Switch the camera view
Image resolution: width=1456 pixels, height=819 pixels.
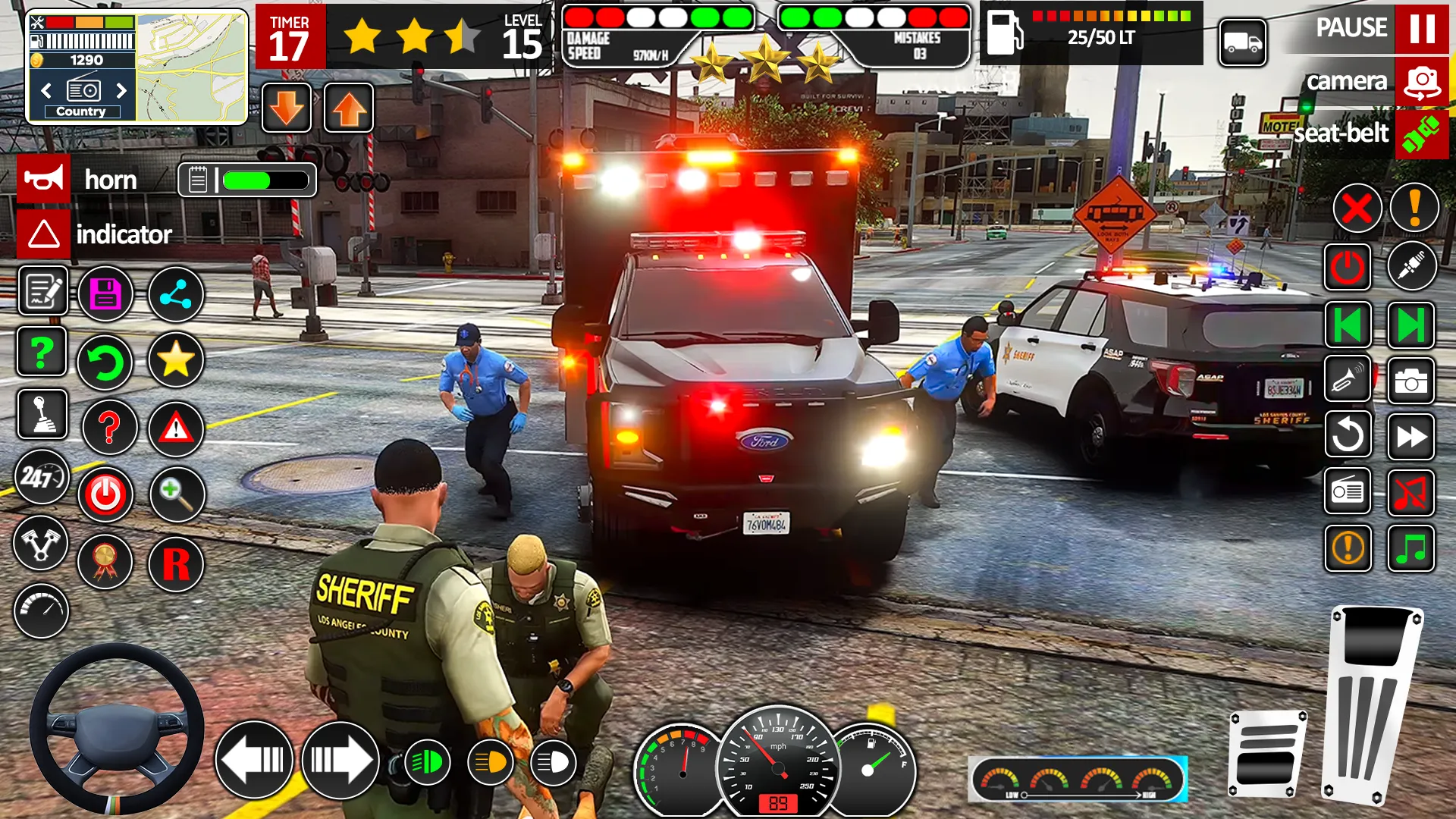pos(1421,82)
